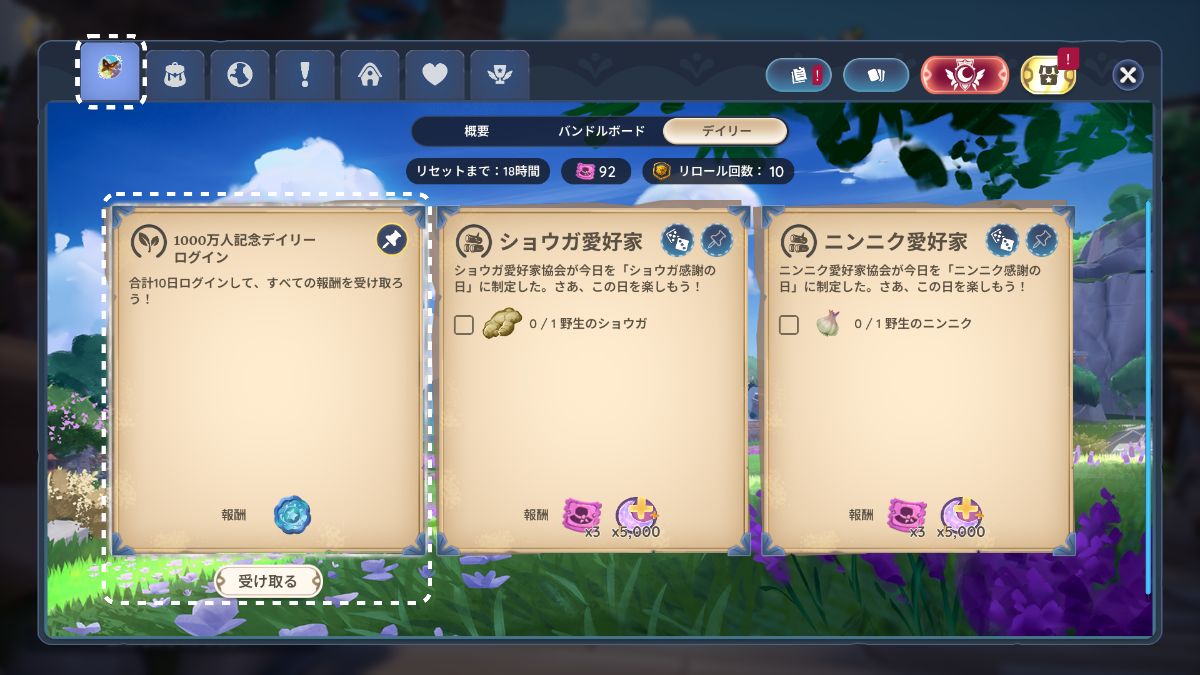
Task: Reroll the ショウガ愛好家 quest with dice
Action: [677, 239]
